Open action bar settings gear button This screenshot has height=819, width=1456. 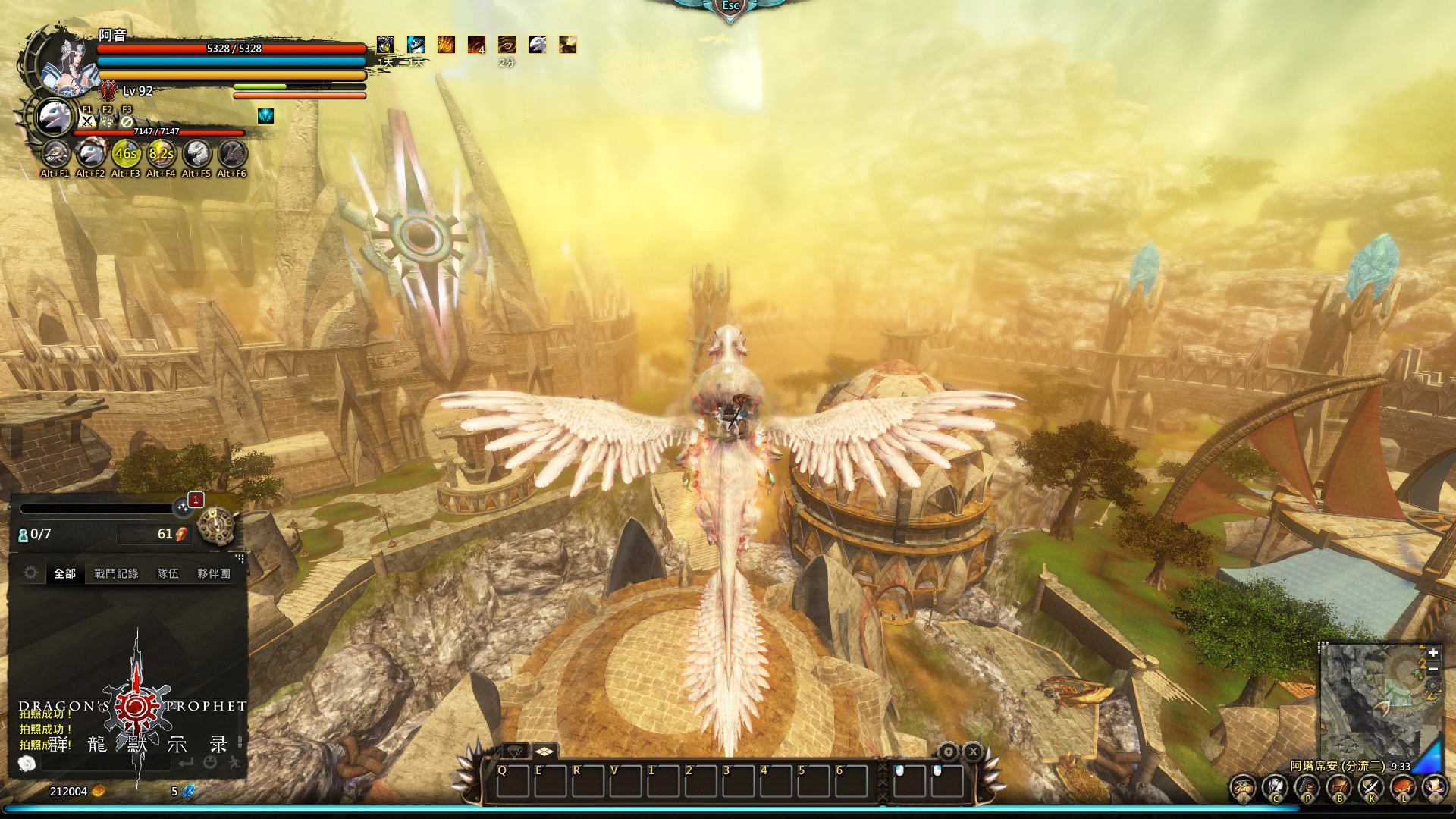coord(949,752)
